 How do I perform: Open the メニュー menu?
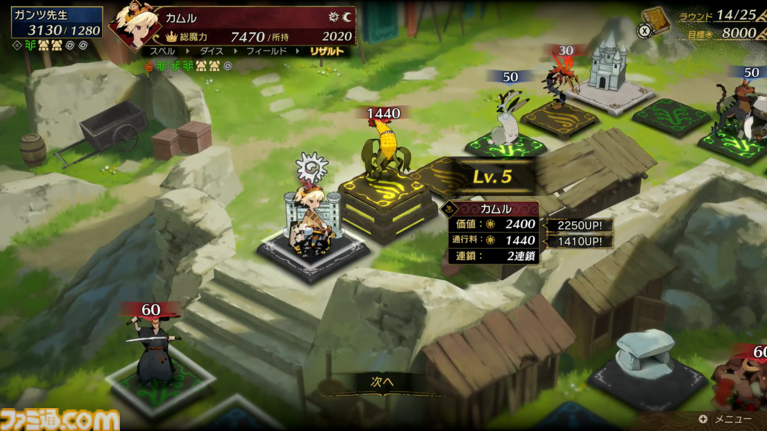[x=731, y=419]
